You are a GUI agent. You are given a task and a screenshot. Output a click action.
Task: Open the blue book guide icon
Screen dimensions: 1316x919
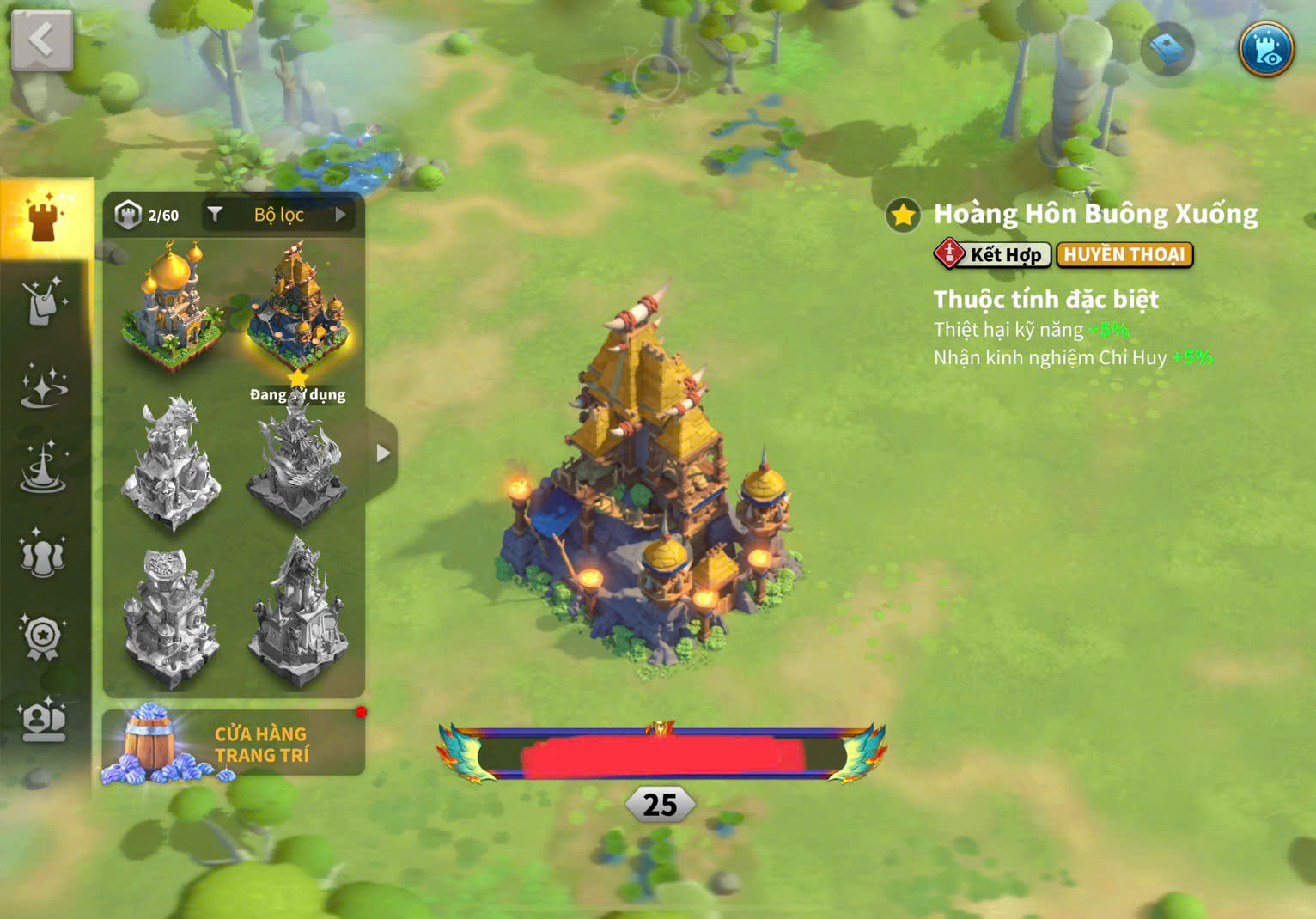coord(1167,49)
